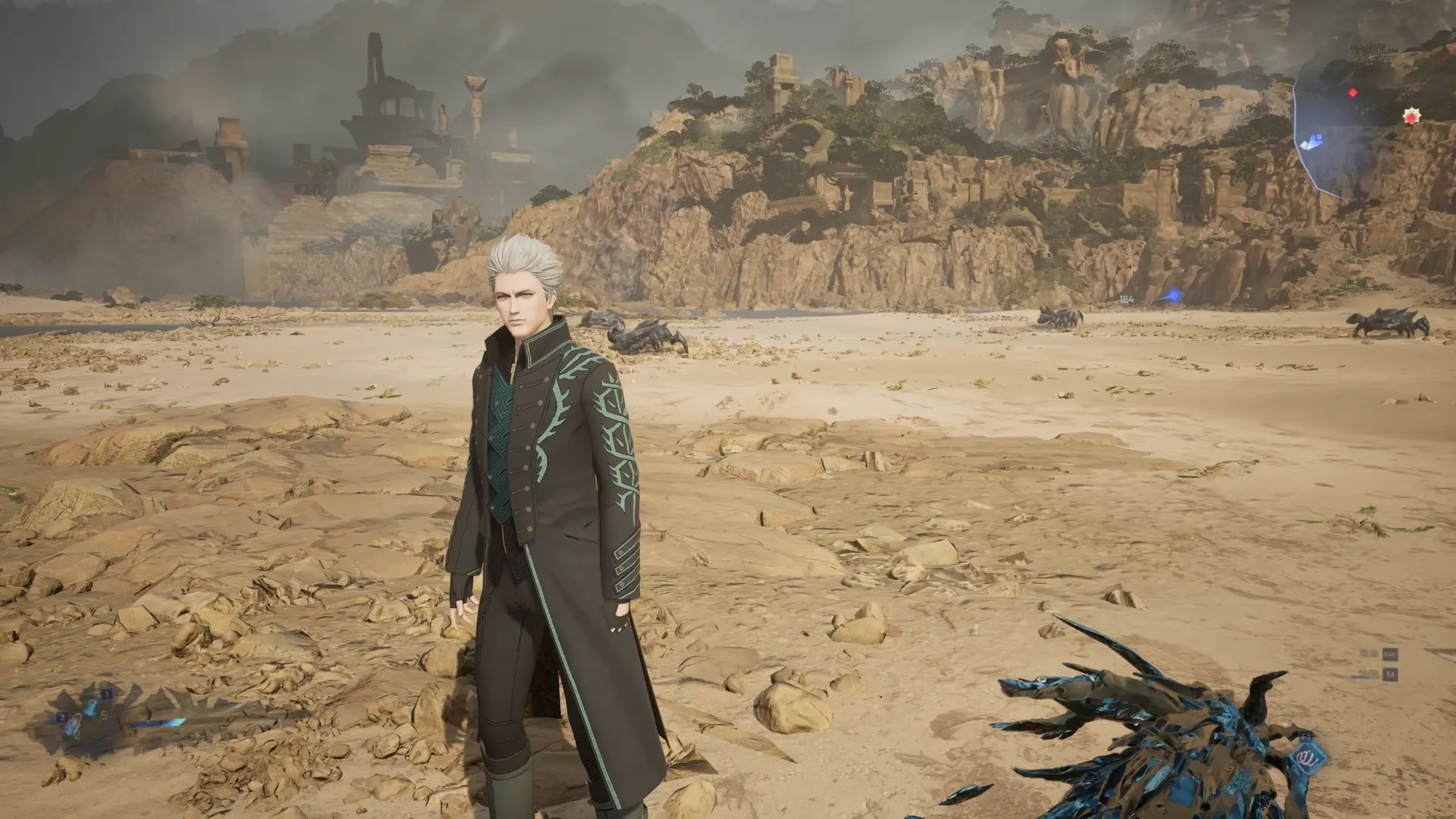1456x819 pixels.
Task: Select the blue player arrow on minimap
Action: [1310, 142]
